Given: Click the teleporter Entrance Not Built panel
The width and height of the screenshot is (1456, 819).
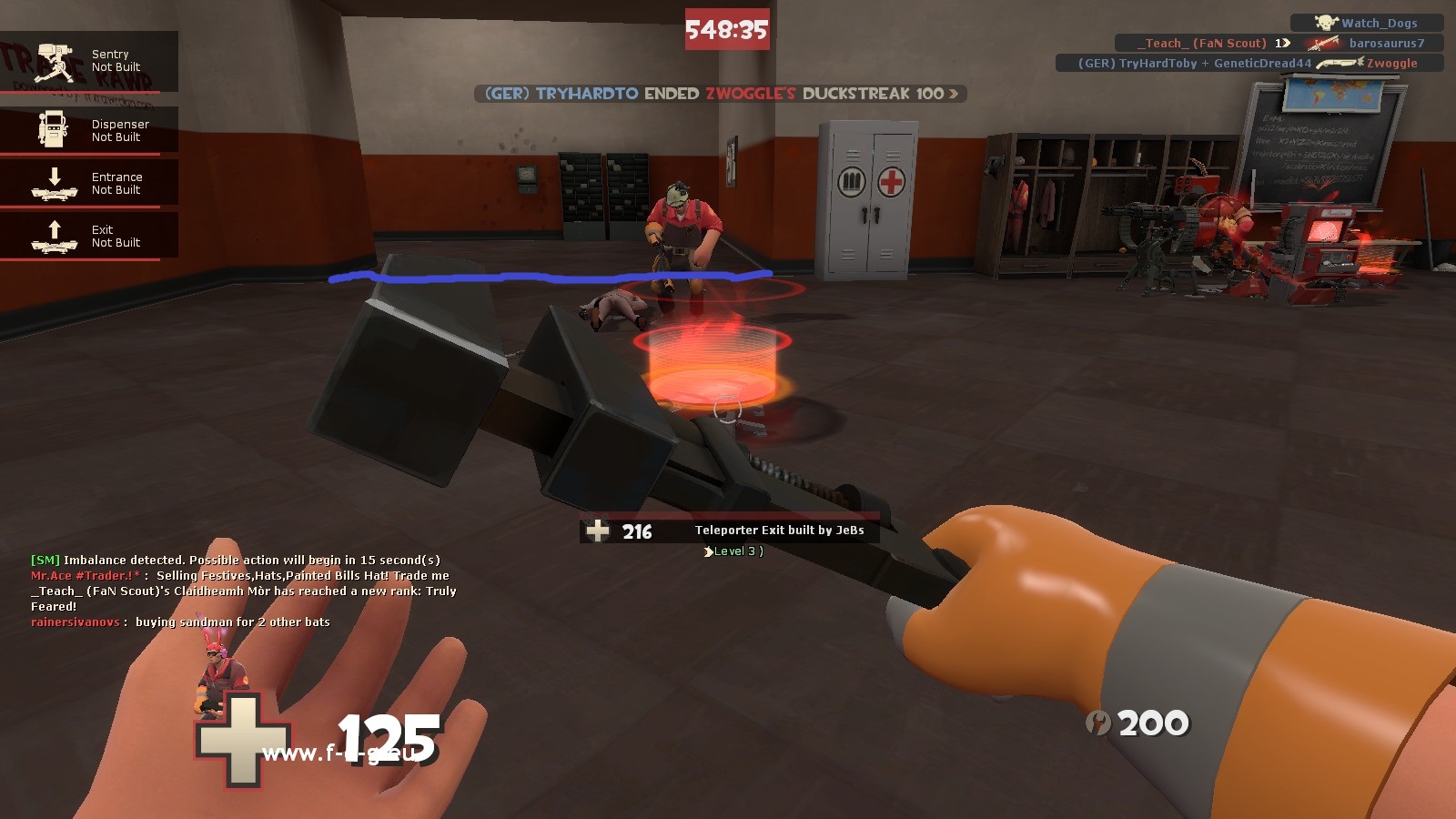Looking at the screenshot, I should (88, 184).
